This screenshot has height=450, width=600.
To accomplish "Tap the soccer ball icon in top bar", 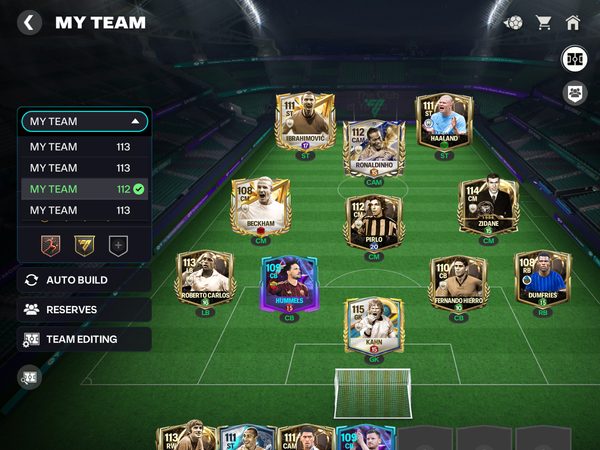I will 513,22.
